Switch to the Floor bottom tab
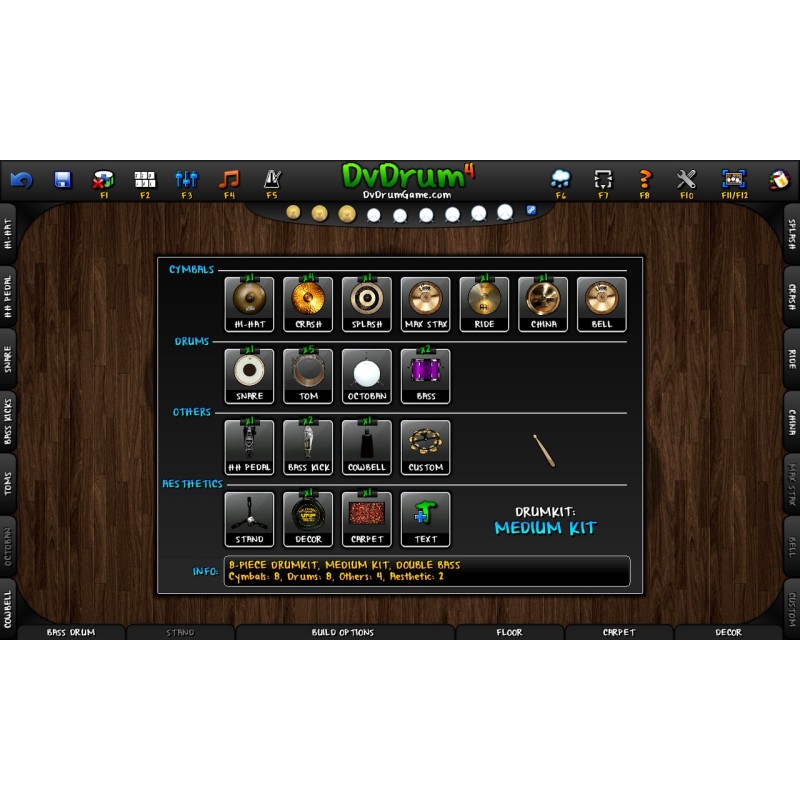This screenshot has width=800, height=800. [510, 632]
